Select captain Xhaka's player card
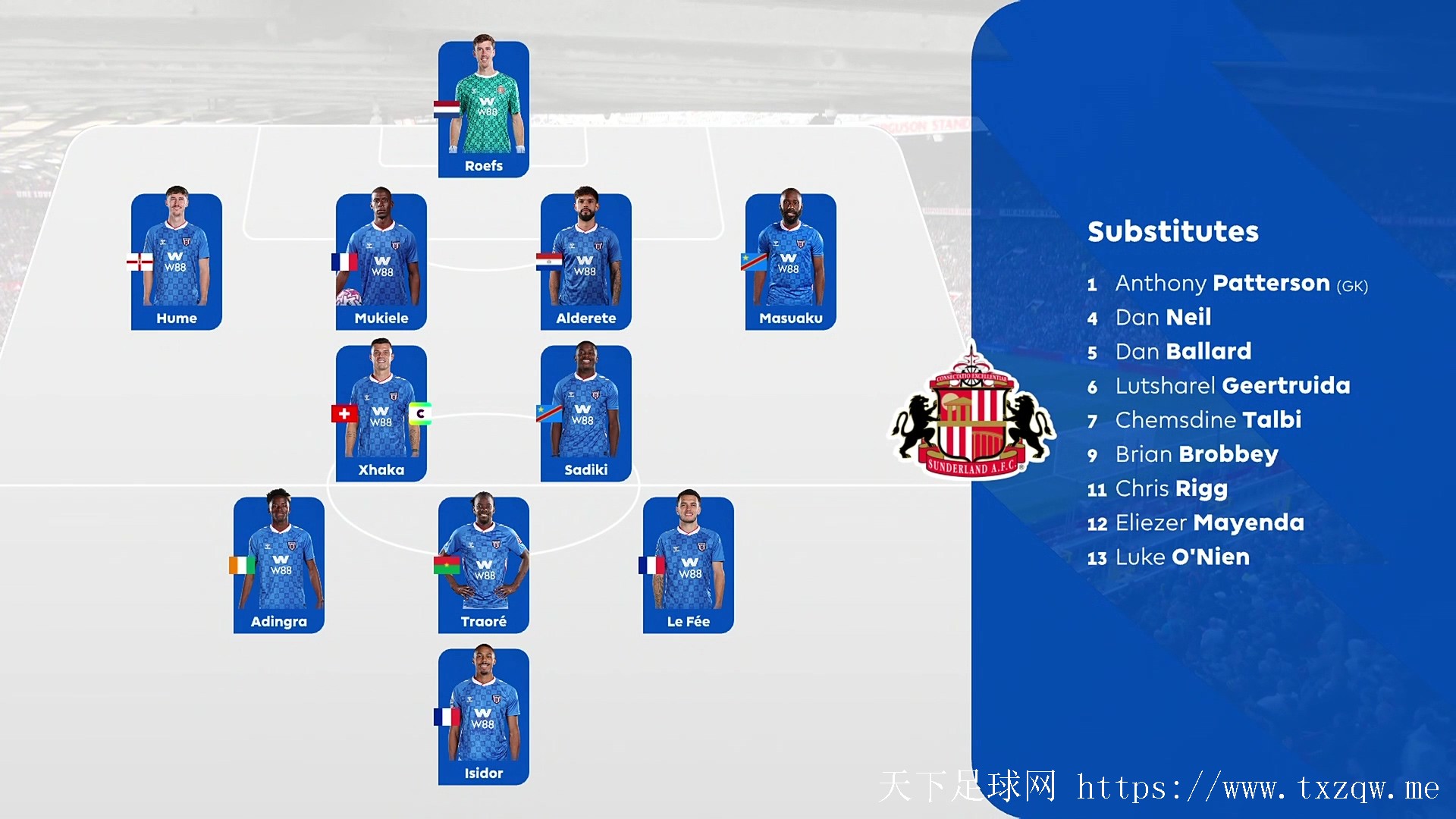This screenshot has height=819, width=1456. pyautogui.click(x=381, y=413)
